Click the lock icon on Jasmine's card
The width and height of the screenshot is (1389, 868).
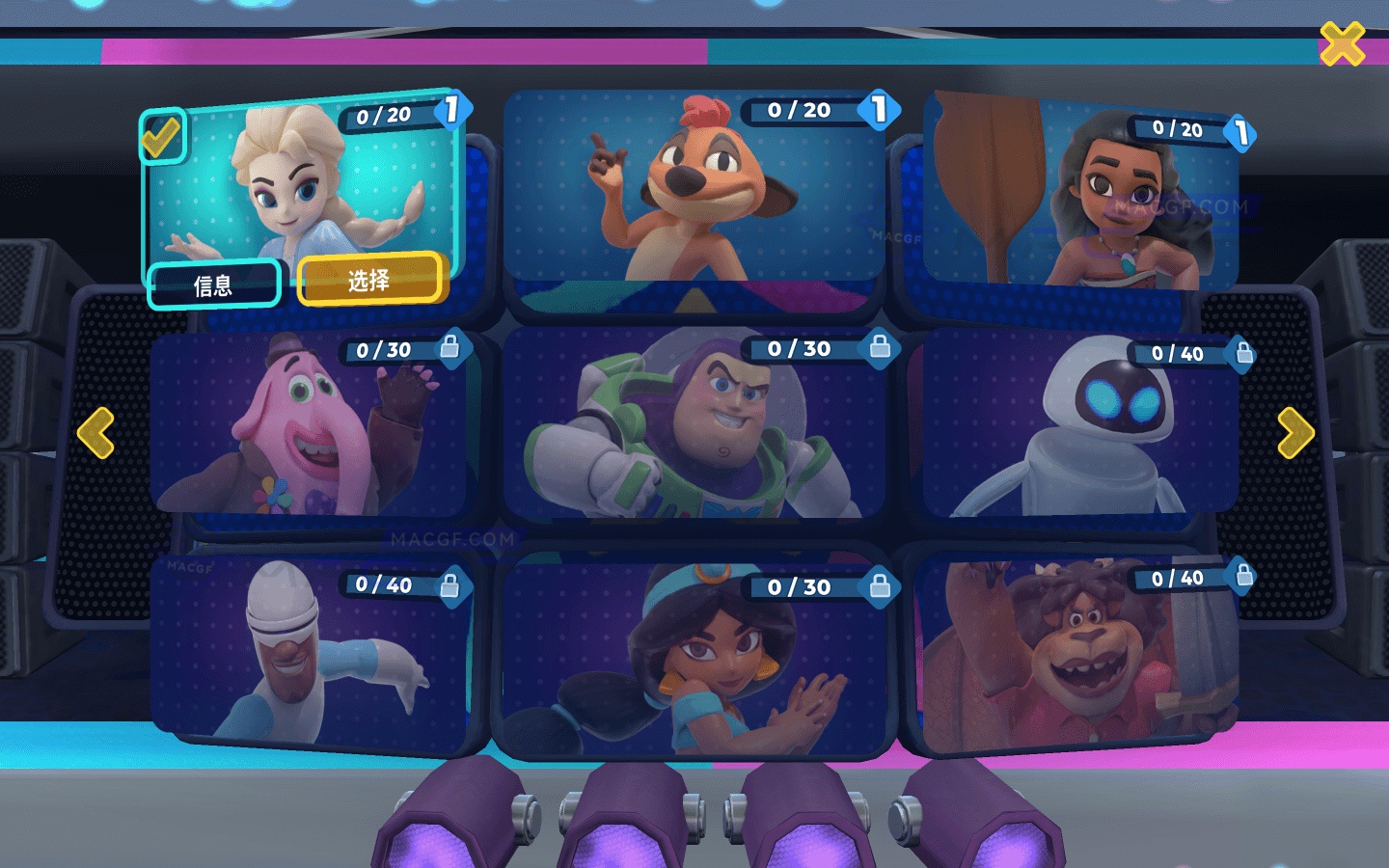click(879, 587)
